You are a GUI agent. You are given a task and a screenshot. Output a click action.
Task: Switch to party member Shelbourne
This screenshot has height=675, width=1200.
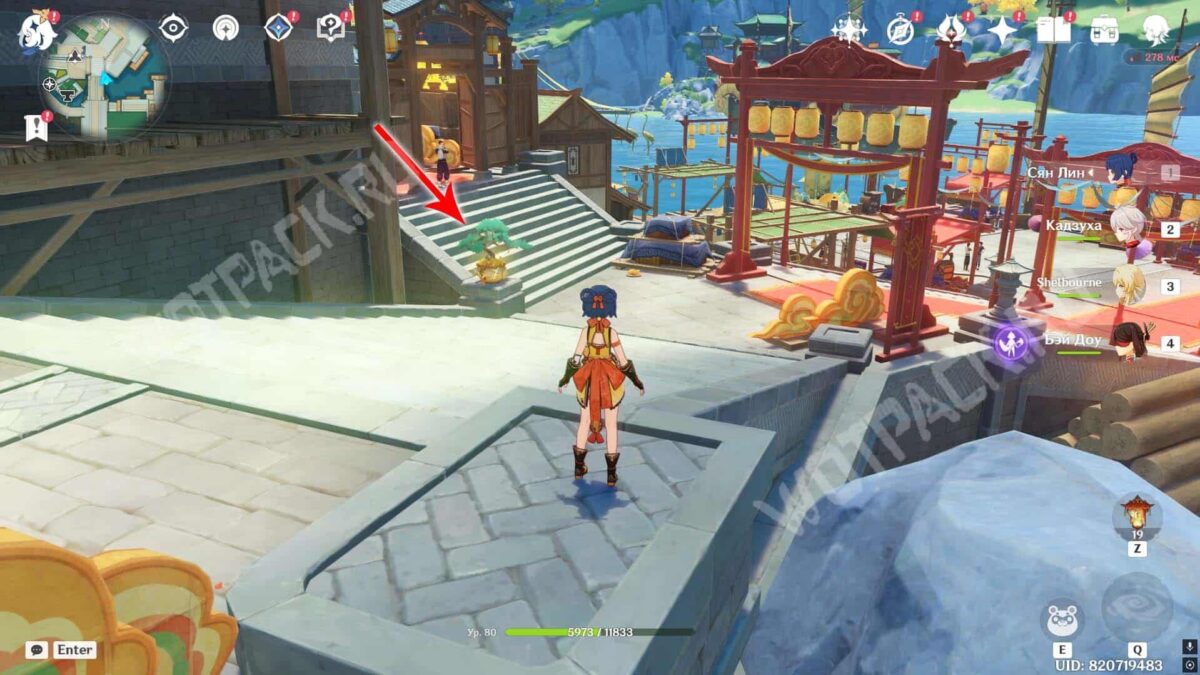pyautogui.click(x=1127, y=284)
